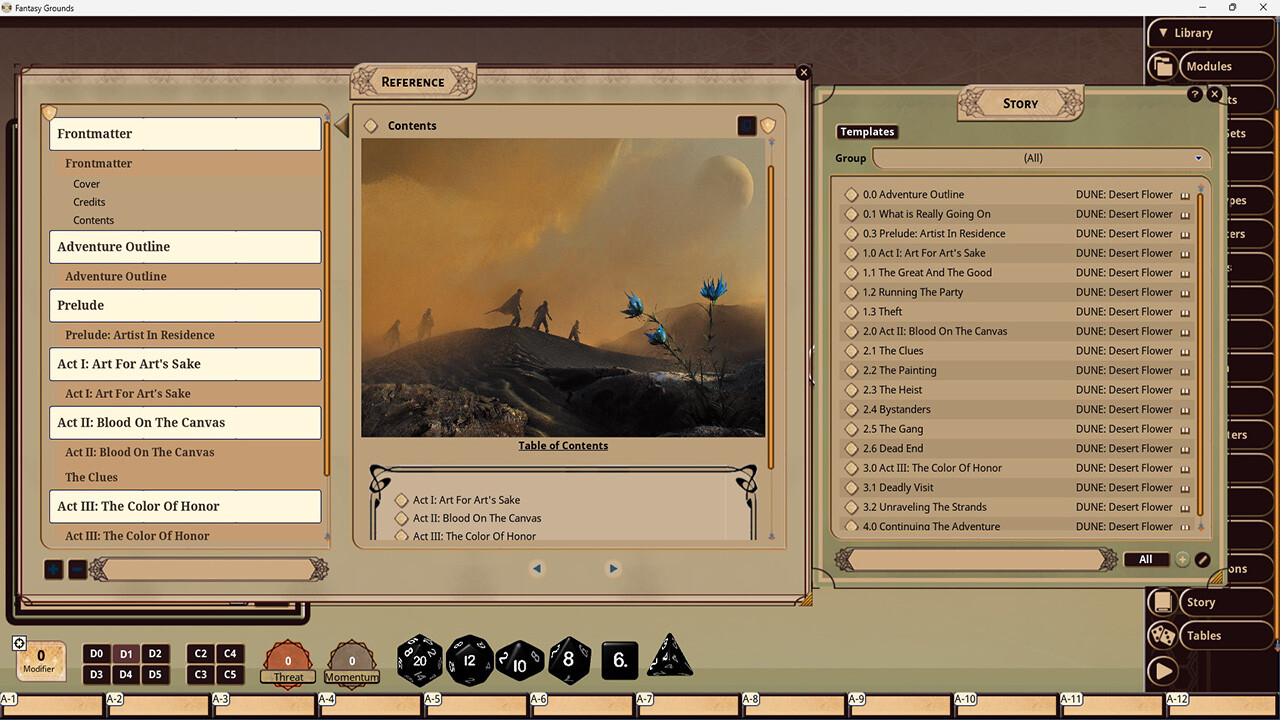
Task: Click the Table of Contents link
Action: pos(563,445)
